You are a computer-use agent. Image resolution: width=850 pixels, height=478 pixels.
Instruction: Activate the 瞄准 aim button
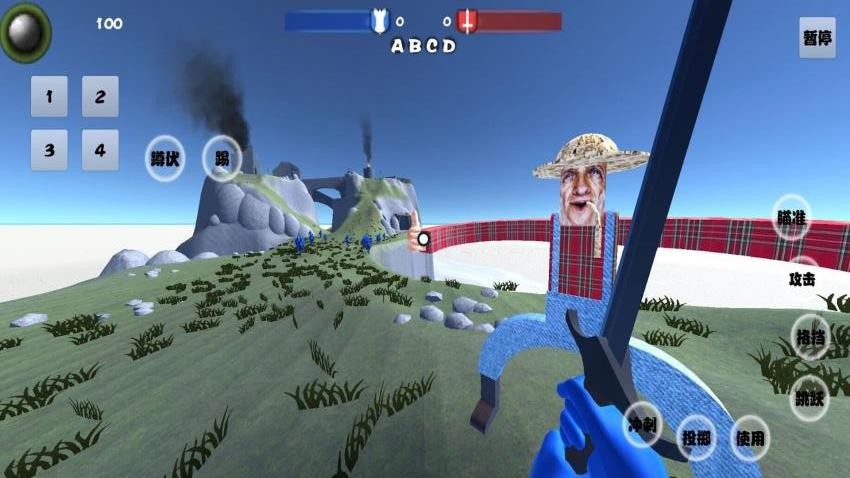(791, 218)
